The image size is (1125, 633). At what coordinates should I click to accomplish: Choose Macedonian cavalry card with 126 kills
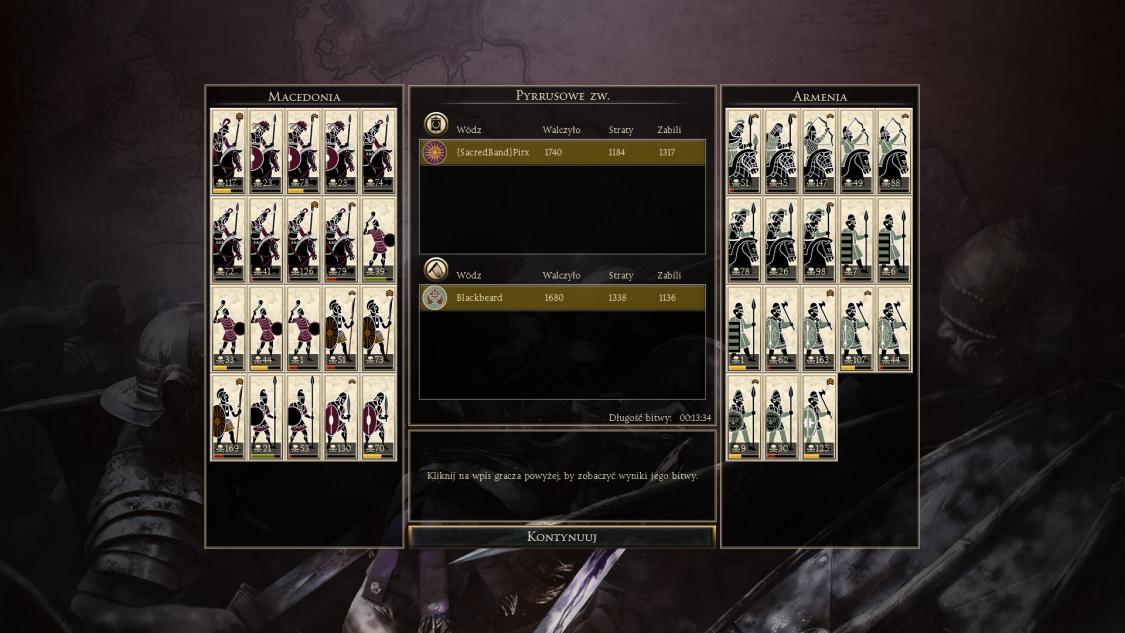(304, 240)
